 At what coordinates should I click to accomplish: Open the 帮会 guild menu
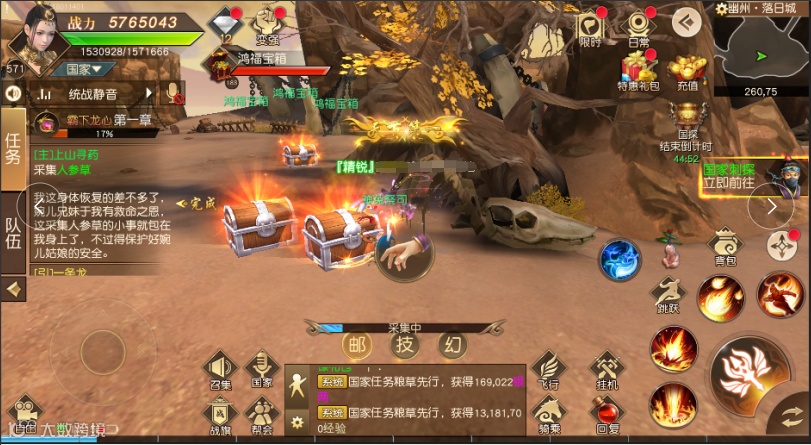tap(261, 413)
